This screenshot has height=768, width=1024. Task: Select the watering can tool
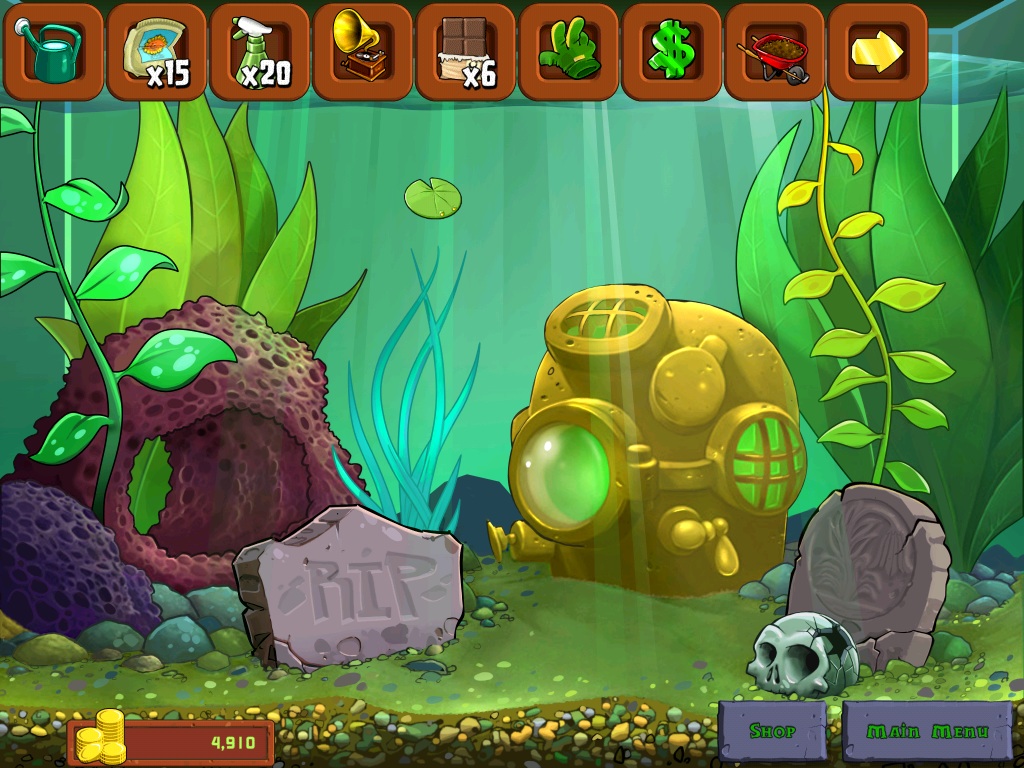[53, 50]
